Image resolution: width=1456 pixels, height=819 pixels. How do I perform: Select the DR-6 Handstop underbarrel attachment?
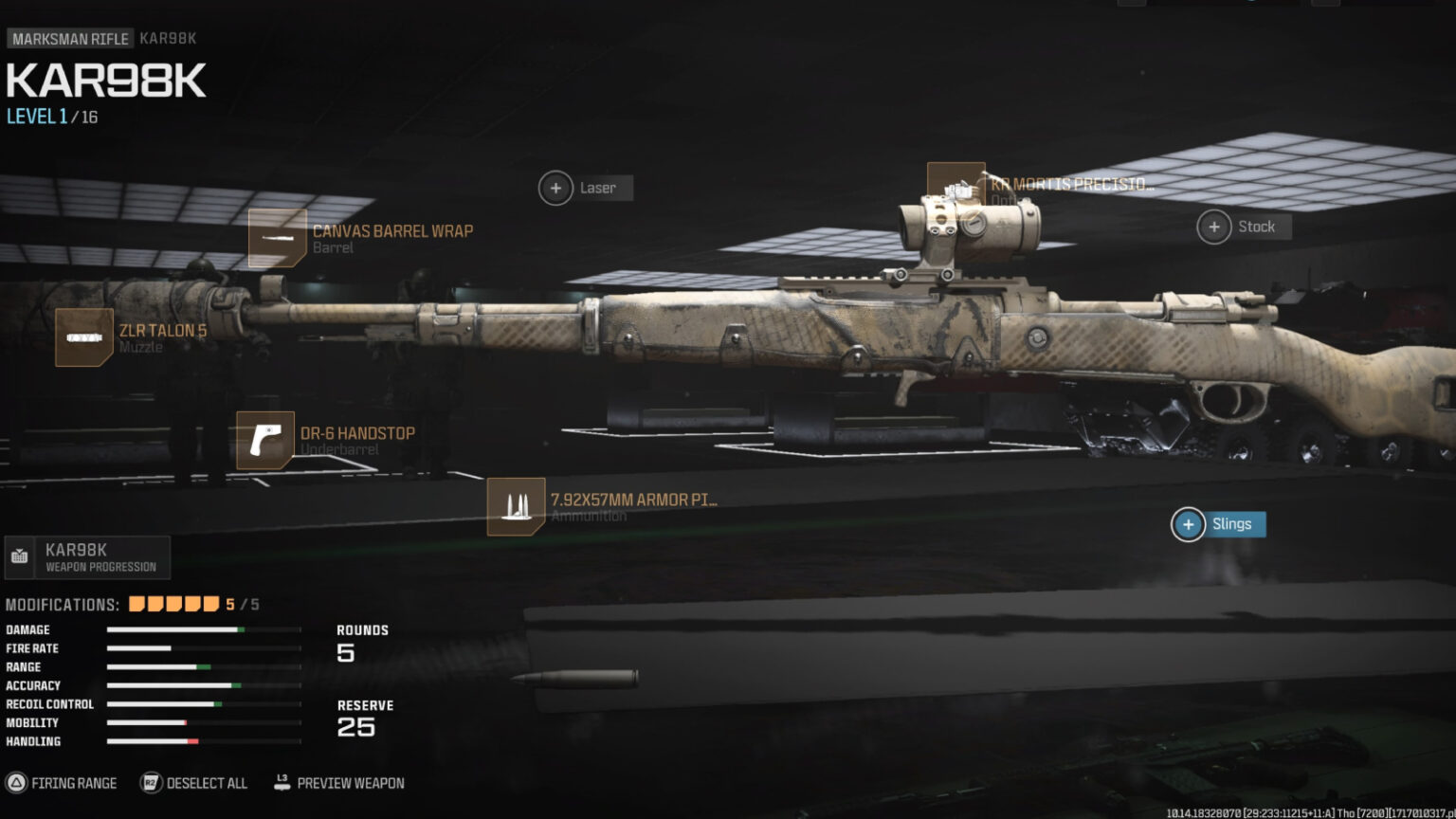263,441
